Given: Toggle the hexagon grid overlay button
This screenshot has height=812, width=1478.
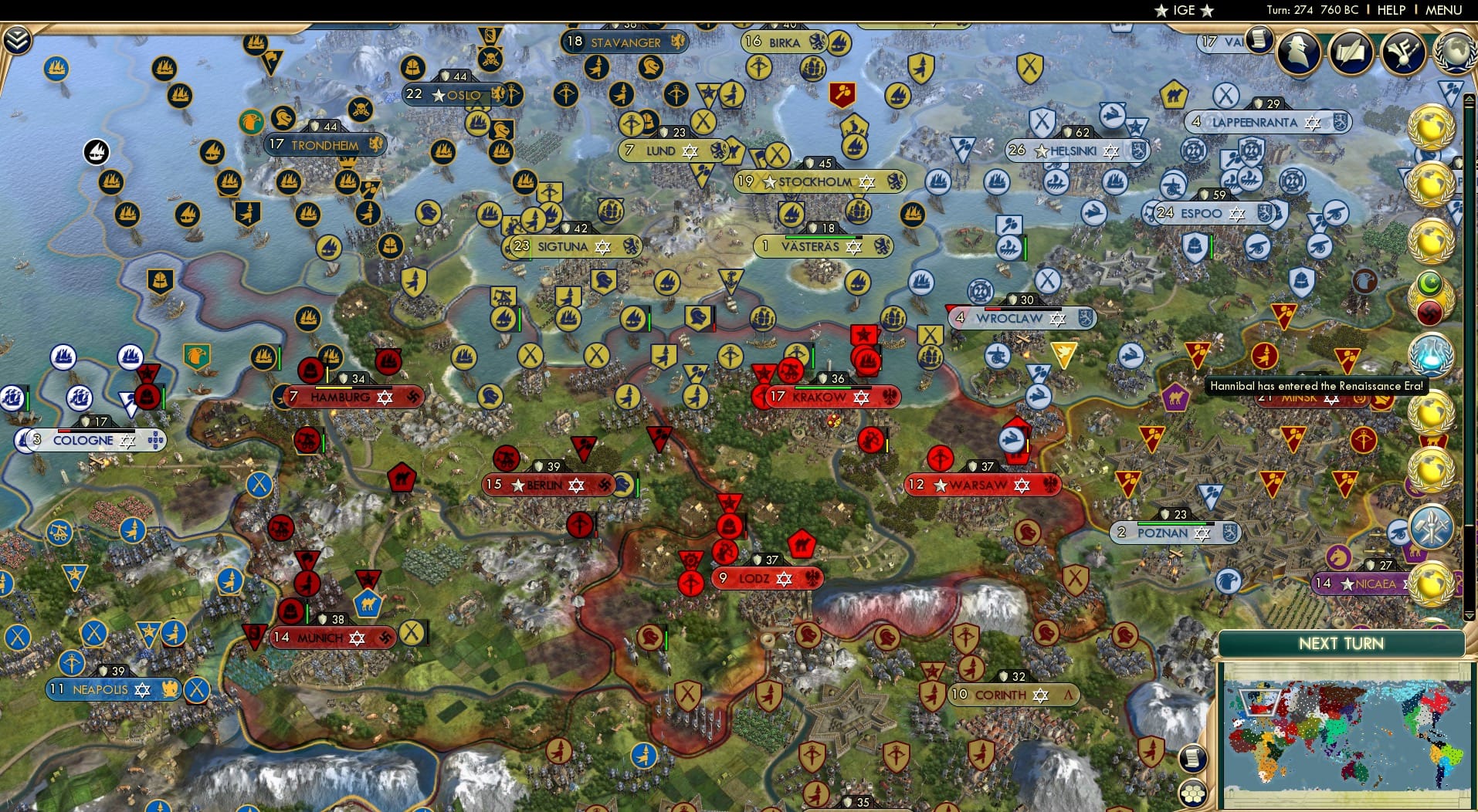Looking at the screenshot, I should click(x=1193, y=793).
